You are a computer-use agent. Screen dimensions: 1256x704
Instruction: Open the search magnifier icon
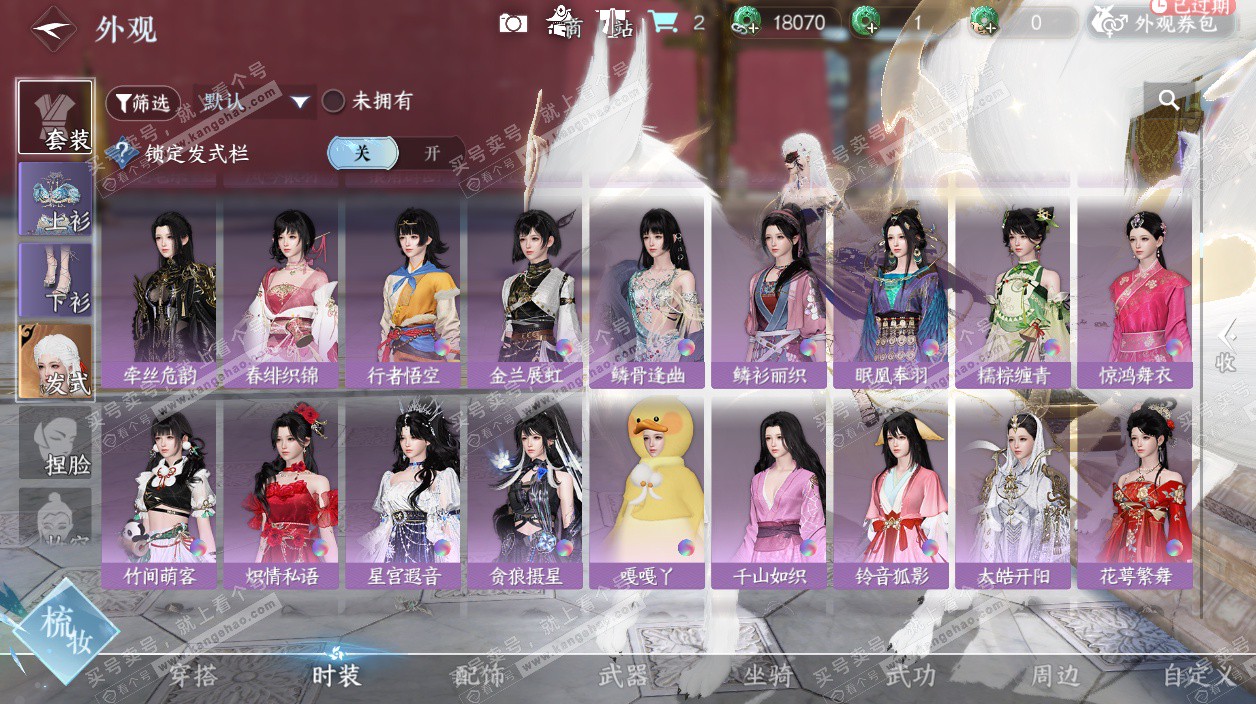(x=1169, y=99)
